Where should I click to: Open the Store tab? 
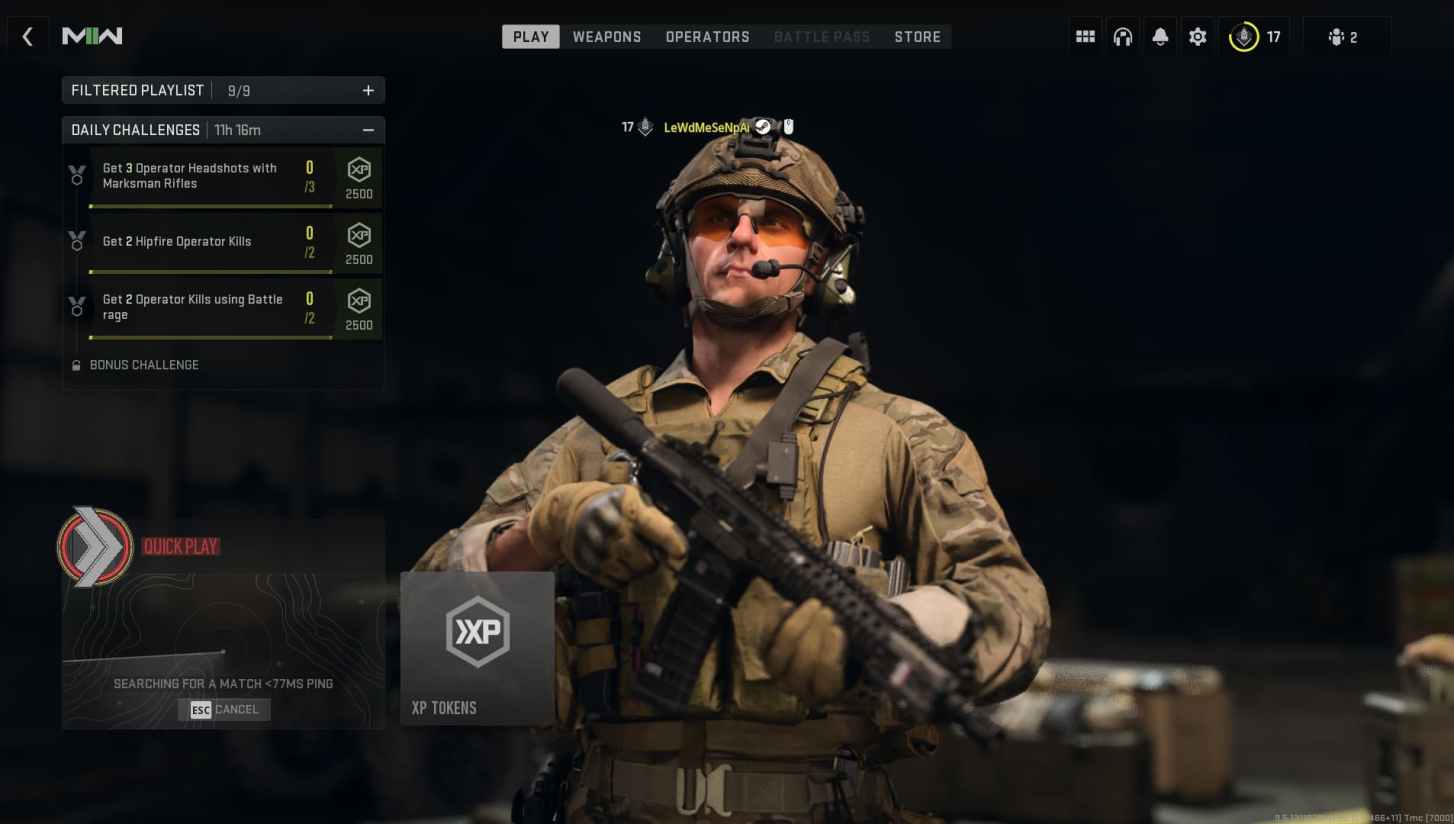[917, 36]
